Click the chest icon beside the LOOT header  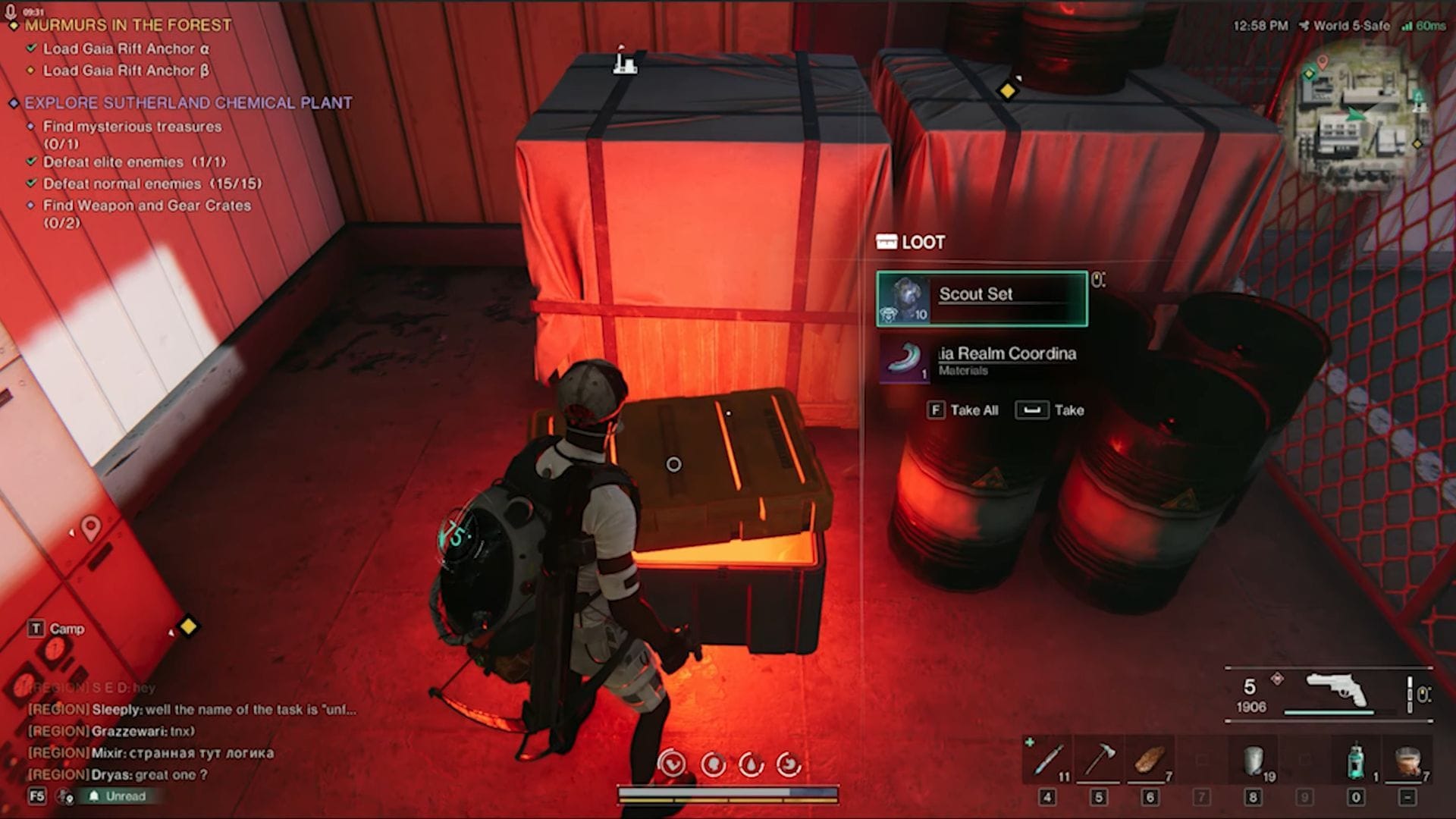(886, 242)
